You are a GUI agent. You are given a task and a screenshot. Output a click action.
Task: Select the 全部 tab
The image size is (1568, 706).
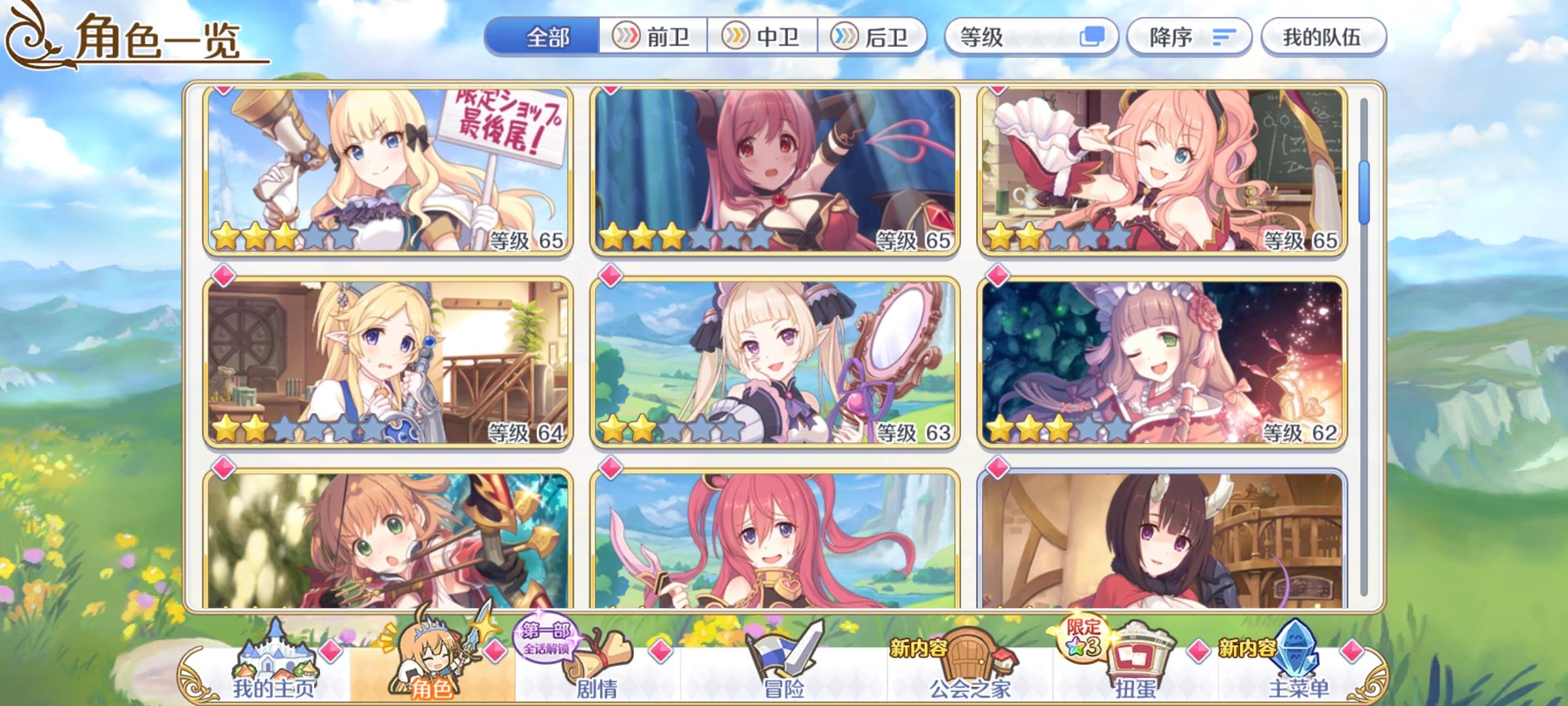(x=549, y=37)
